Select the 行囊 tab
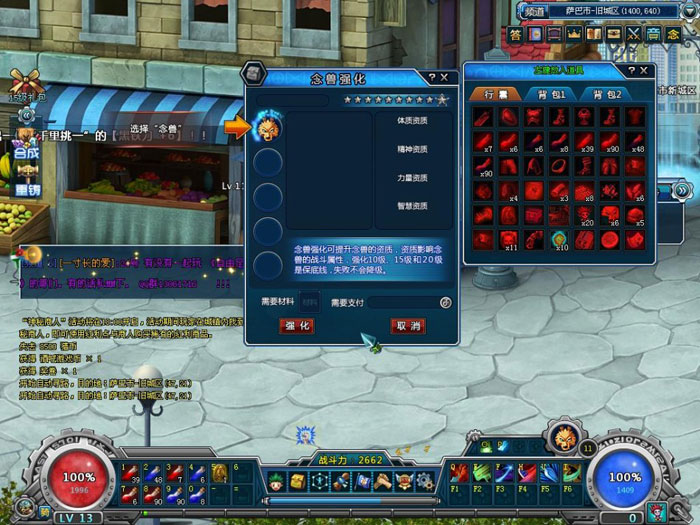700x525 pixels. (495, 94)
